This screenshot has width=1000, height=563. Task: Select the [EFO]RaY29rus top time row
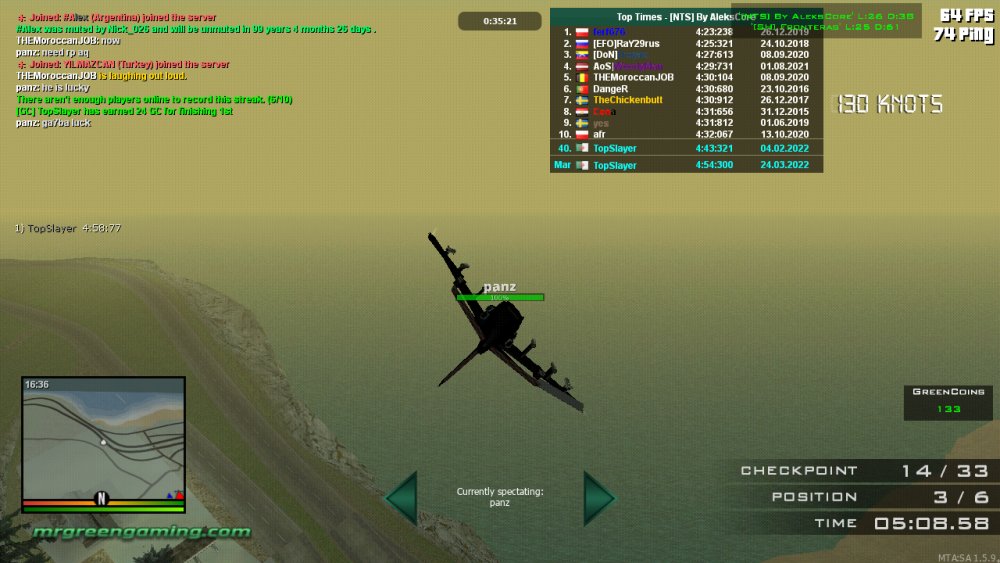pos(686,44)
